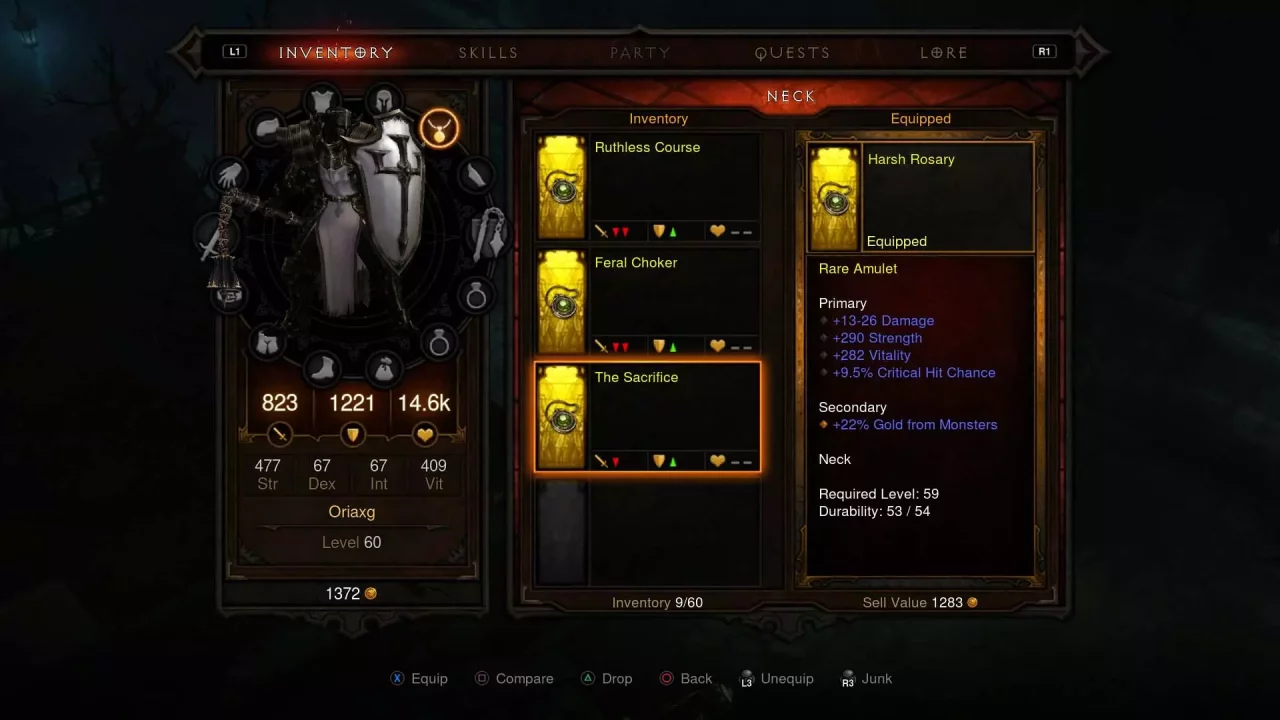Screen dimensions: 1280x720
Task: Open the QUESTS tab
Action: [792, 52]
